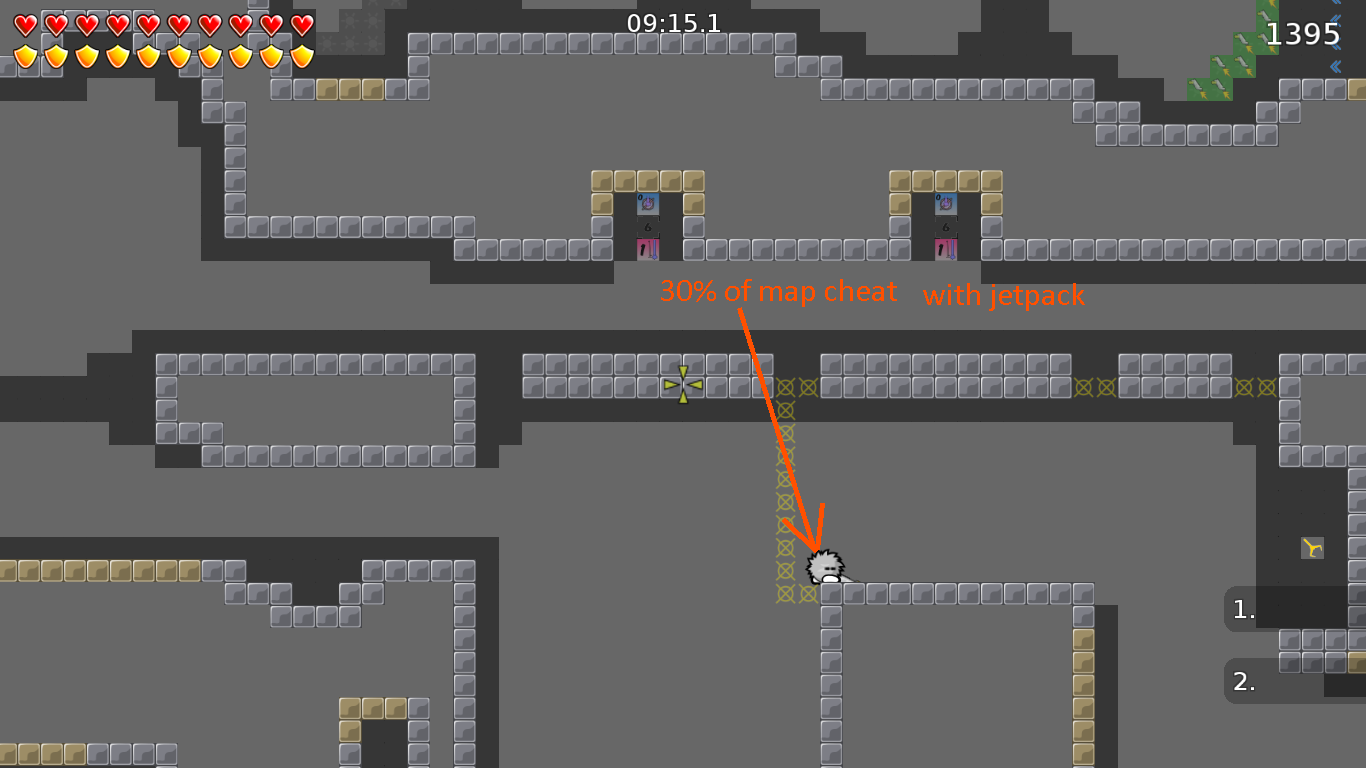Click the pink thermometer pickup in the left doorway
The image size is (1366, 768).
coord(648,250)
